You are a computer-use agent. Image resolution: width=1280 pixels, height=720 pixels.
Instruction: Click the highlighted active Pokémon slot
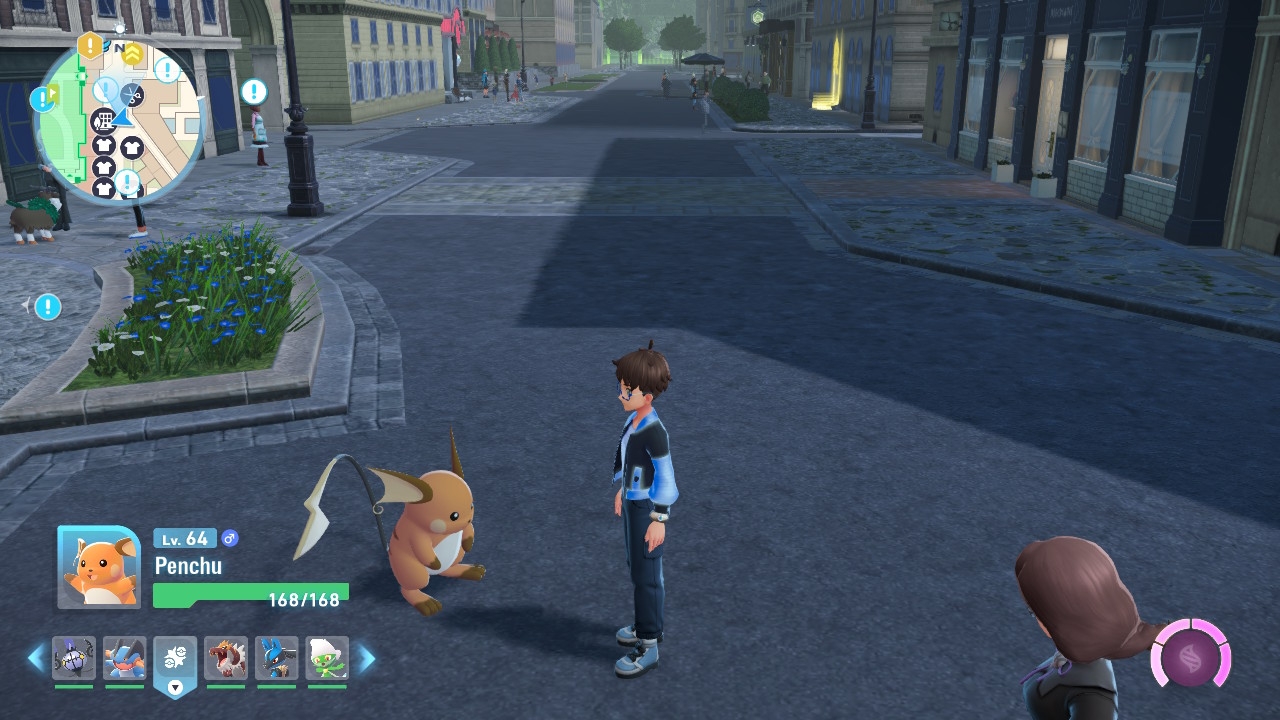[175, 659]
